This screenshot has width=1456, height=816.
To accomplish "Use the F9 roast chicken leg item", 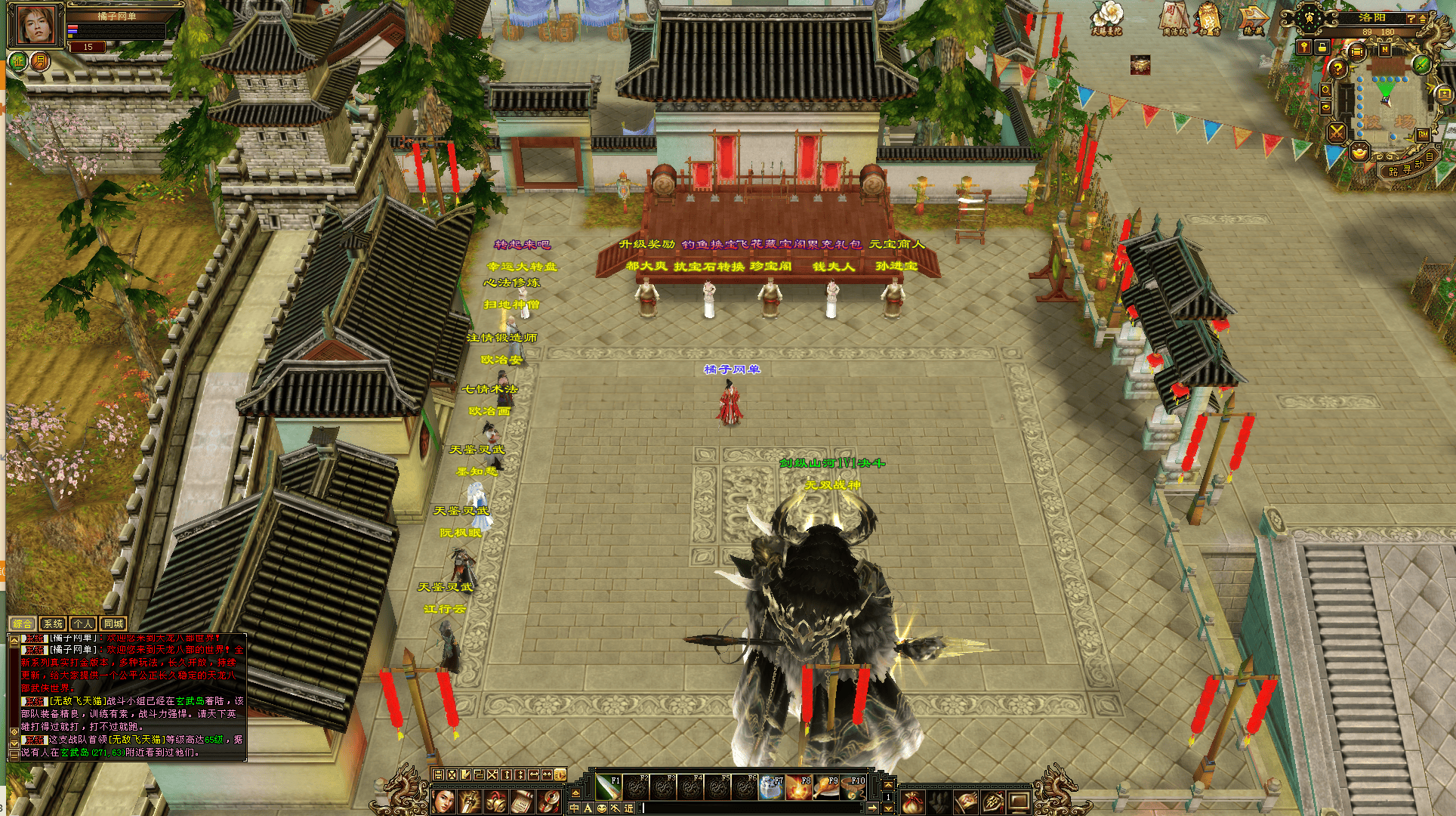I will point(826,788).
